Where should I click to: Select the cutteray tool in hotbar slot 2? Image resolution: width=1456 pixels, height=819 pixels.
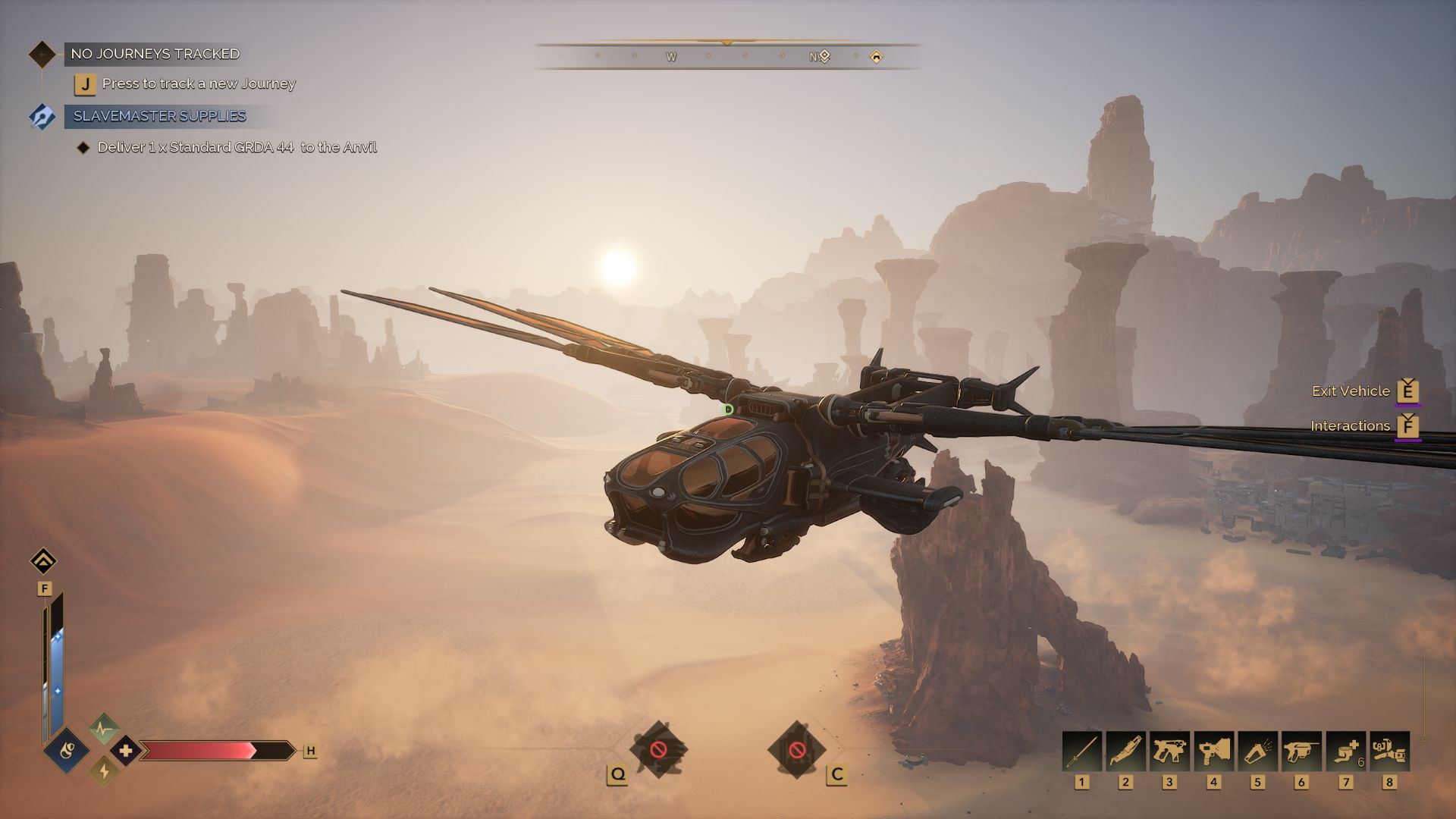point(1125,751)
